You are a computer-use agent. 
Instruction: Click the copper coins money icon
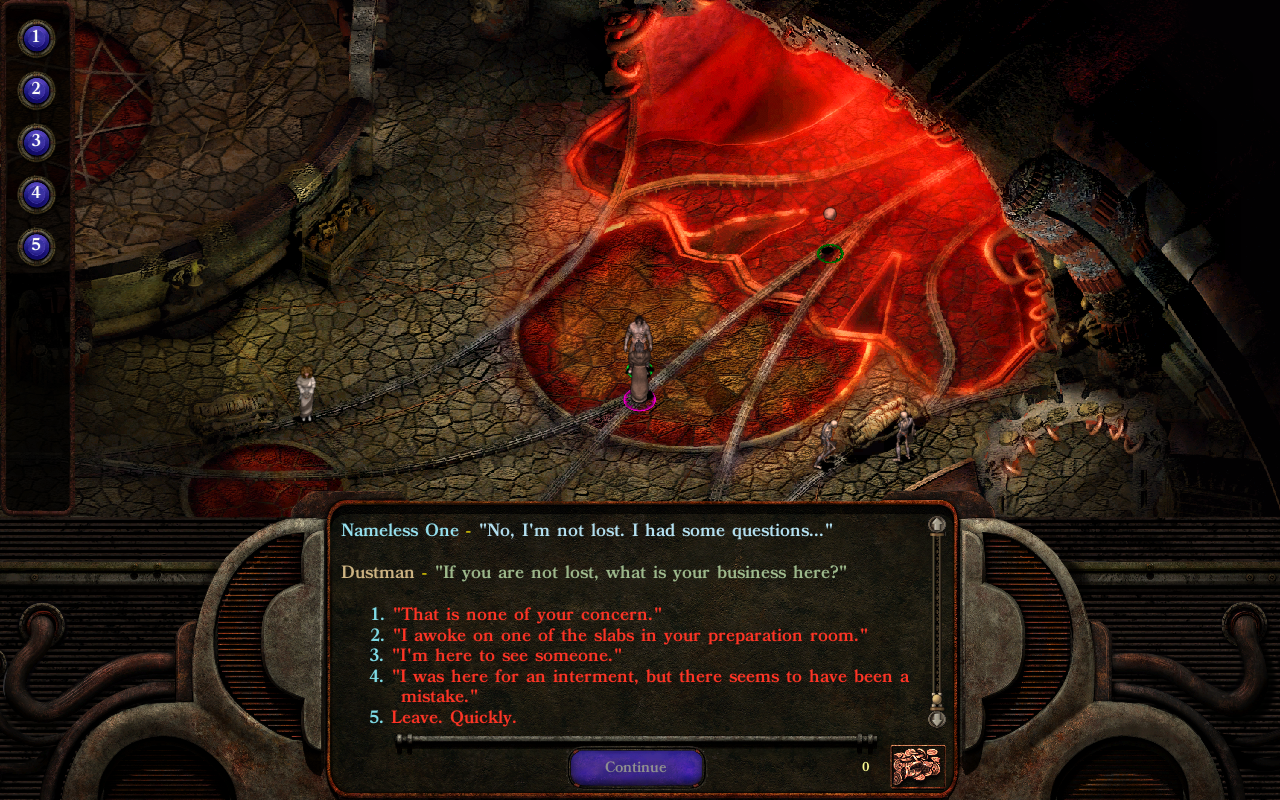point(916,766)
